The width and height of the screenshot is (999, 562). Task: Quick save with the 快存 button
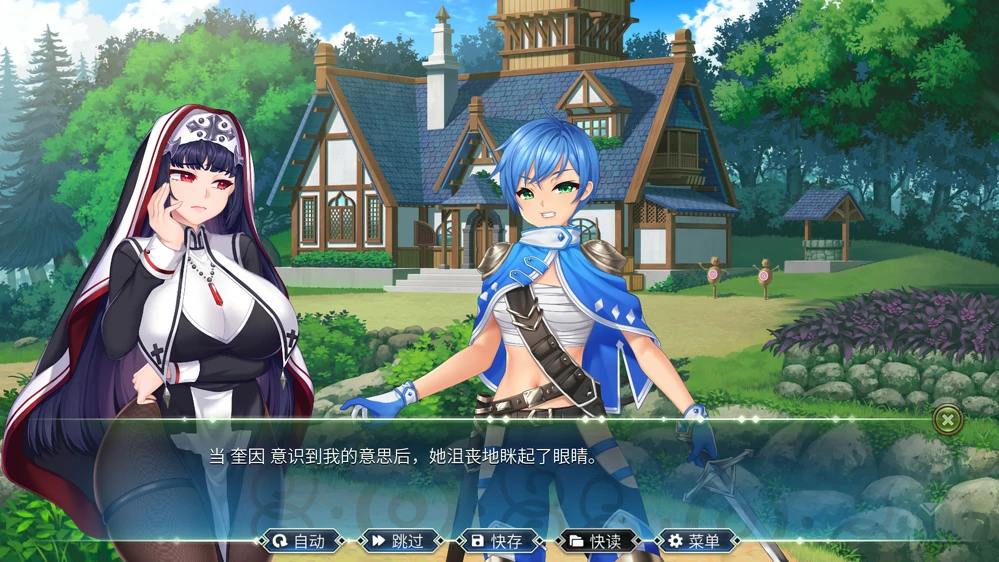(x=498, y=541)
